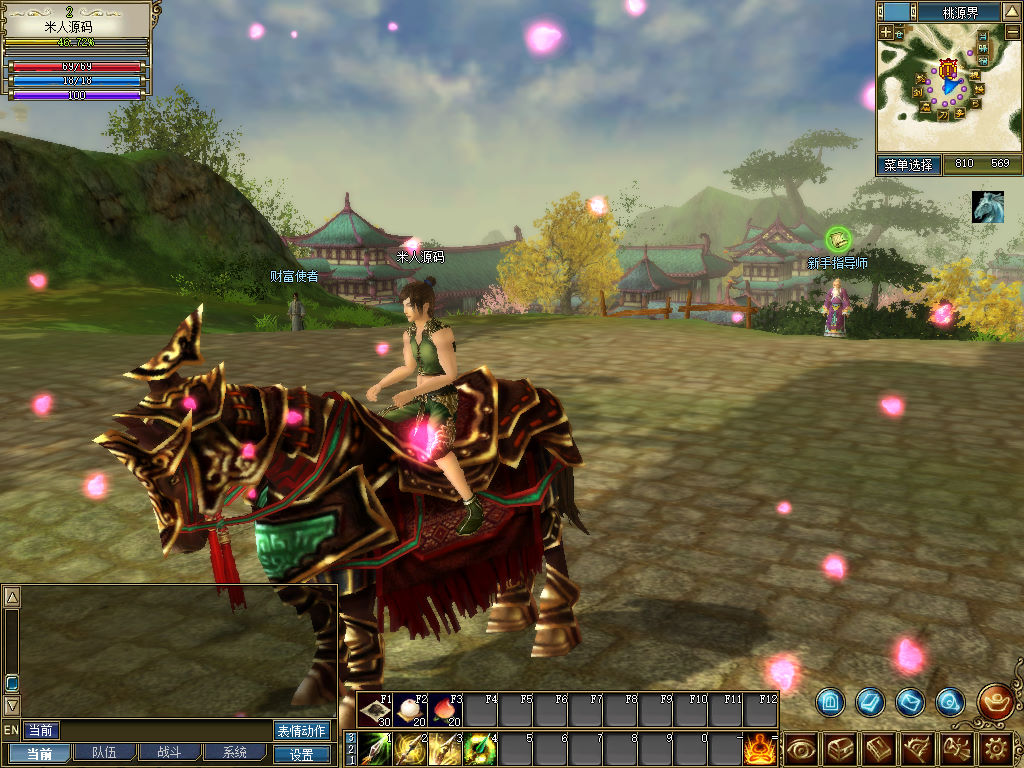Switch to the 队伍 chat tab
The width and height of the screenshot is (1024, 768).
103,753
